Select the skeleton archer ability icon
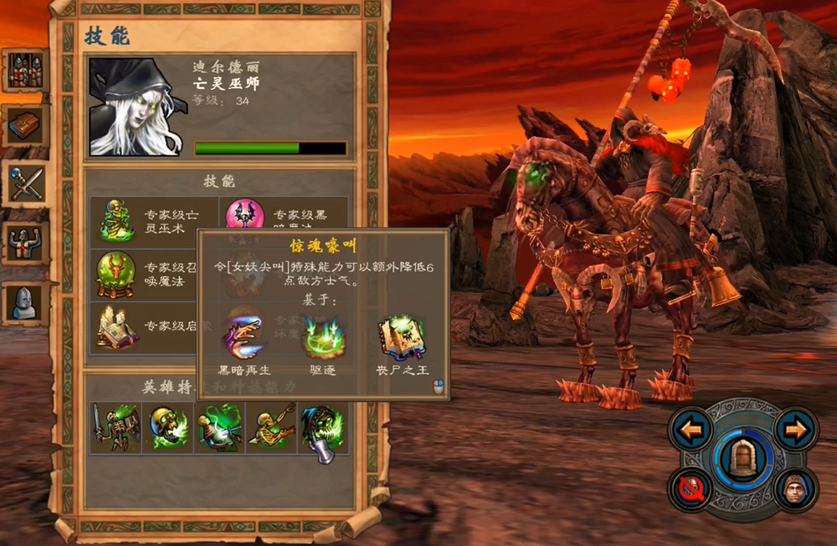 click(x=271, y=428)
